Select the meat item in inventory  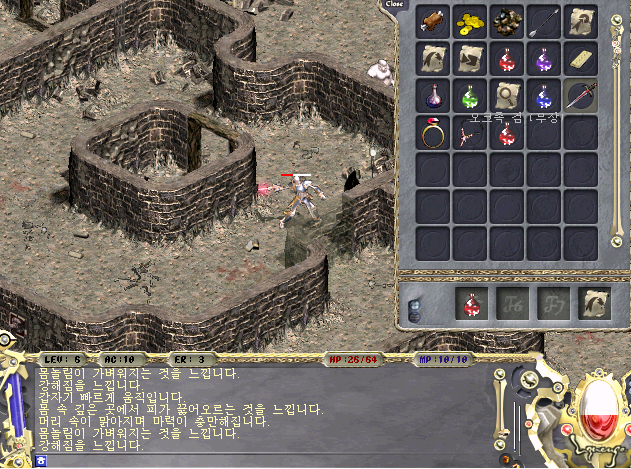[x=435, y=21]
